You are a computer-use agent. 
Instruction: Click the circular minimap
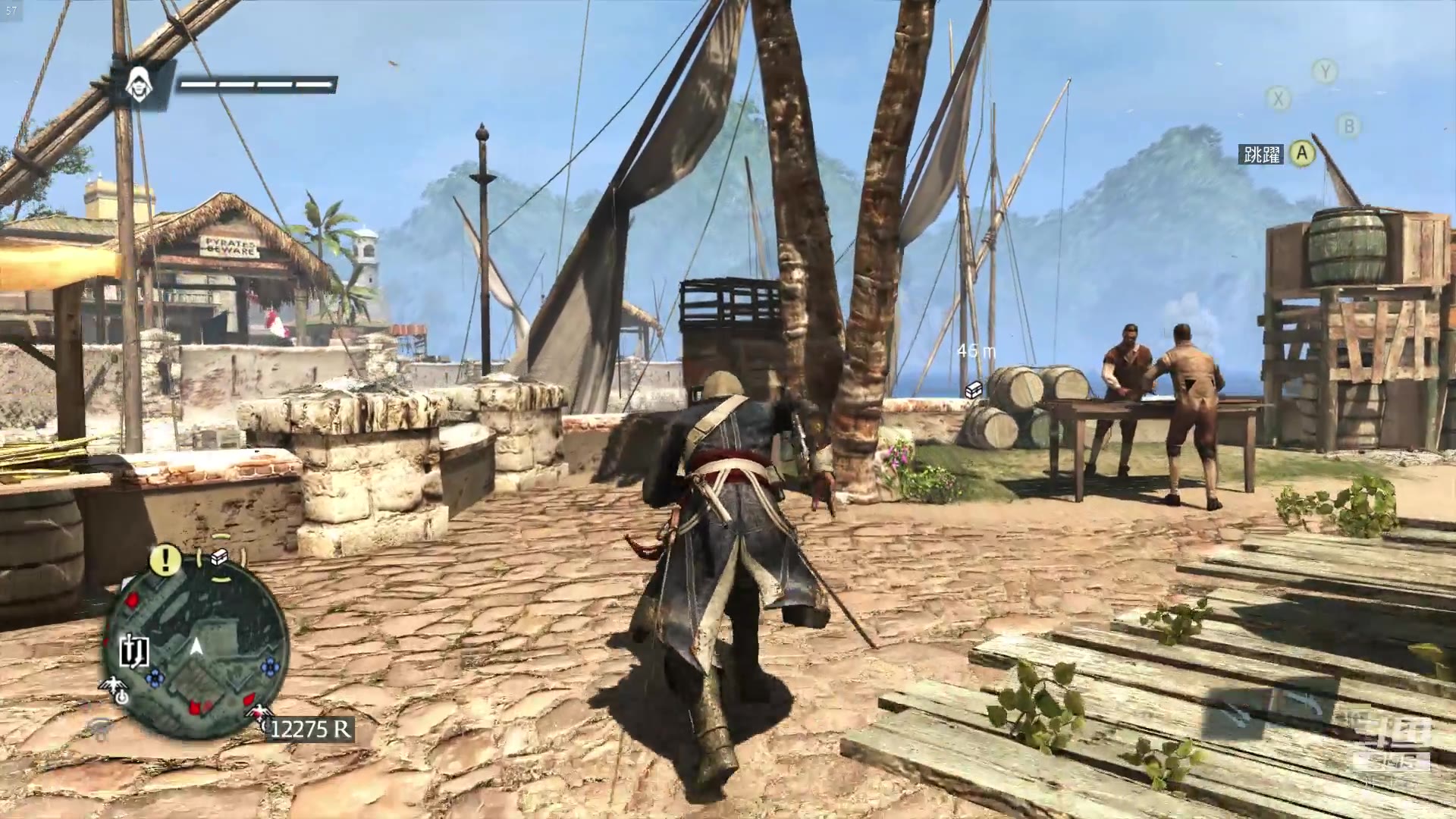point(196,647)
